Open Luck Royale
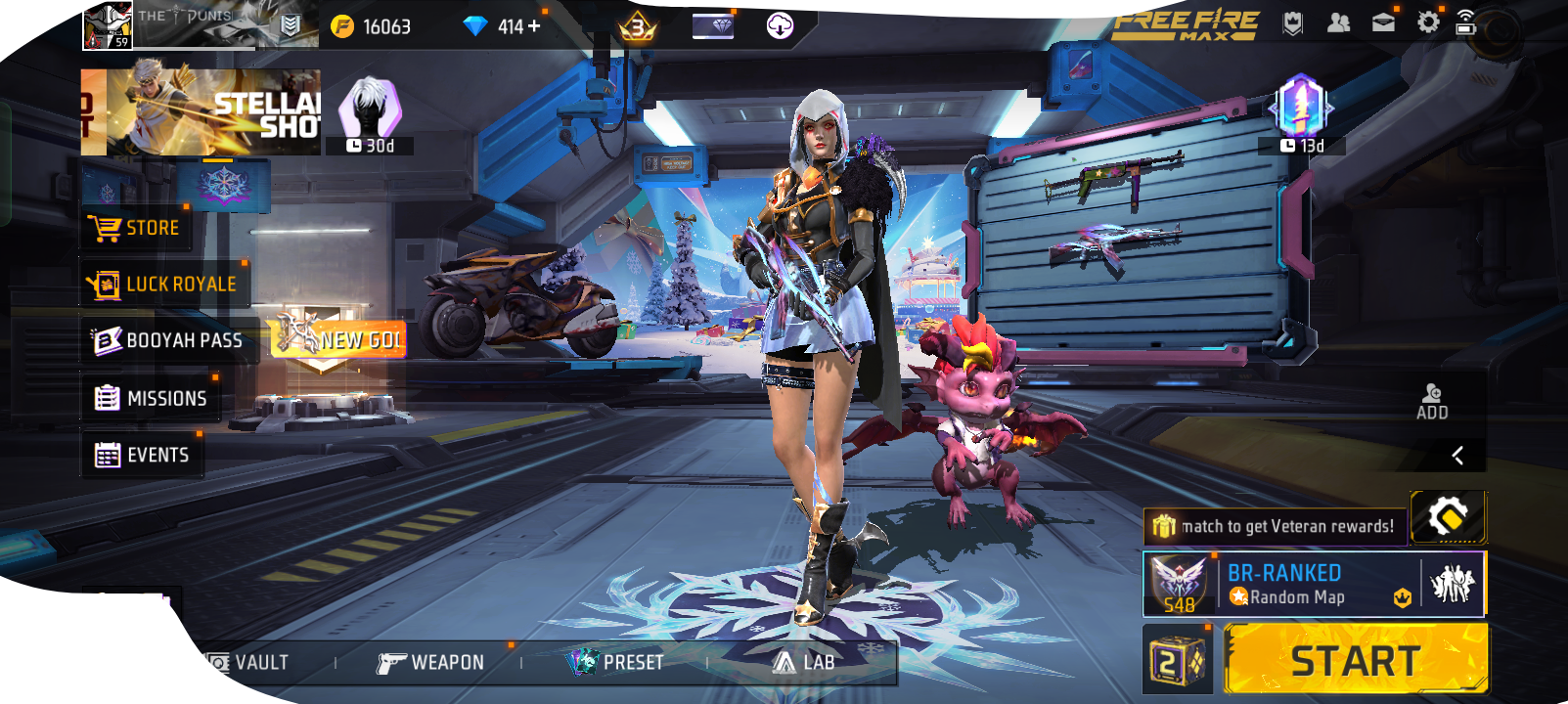This screenshot has height=704, width=1568. click(166, 284)
